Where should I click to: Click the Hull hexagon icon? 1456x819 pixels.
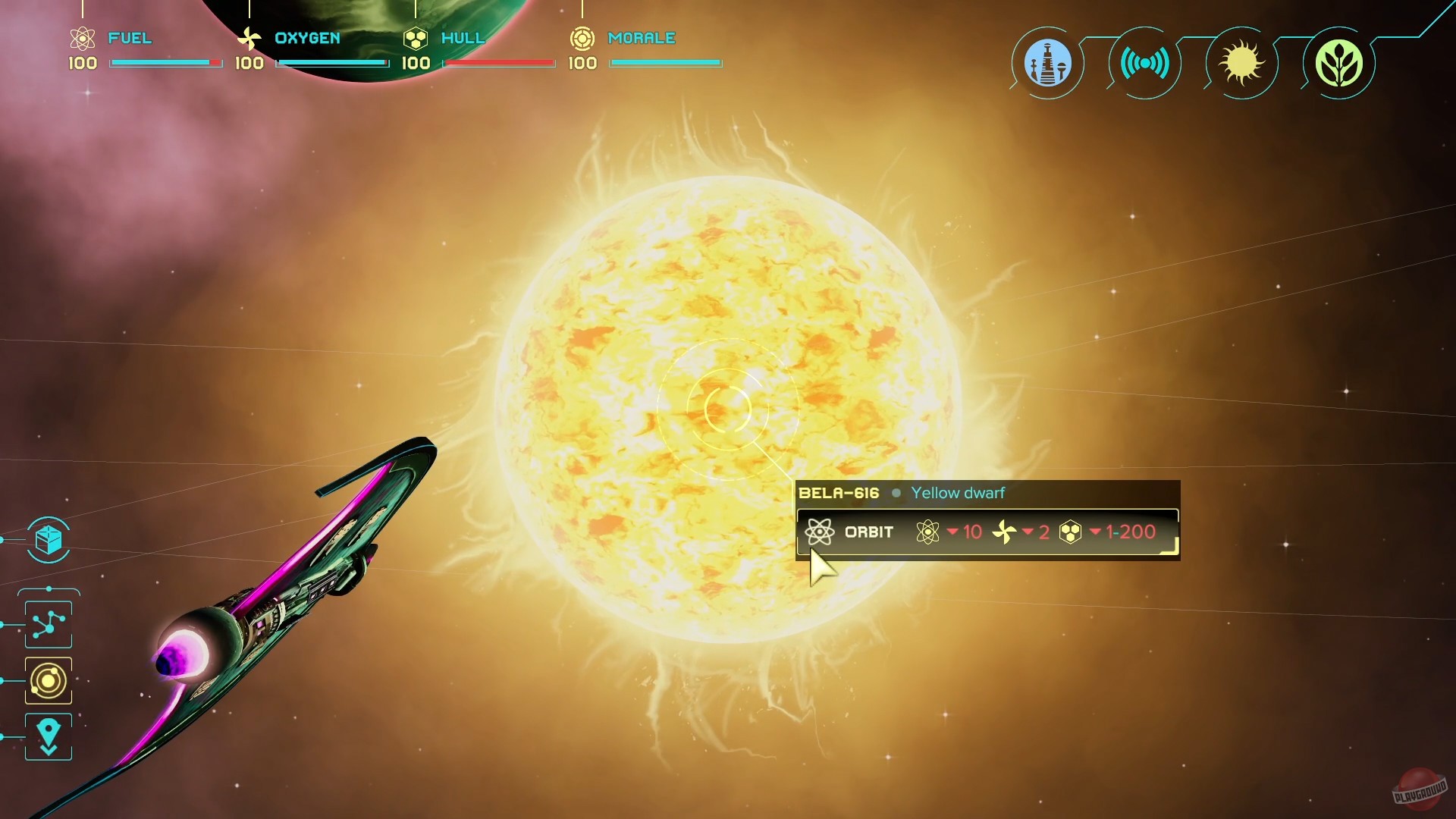[x=414, y=38]
